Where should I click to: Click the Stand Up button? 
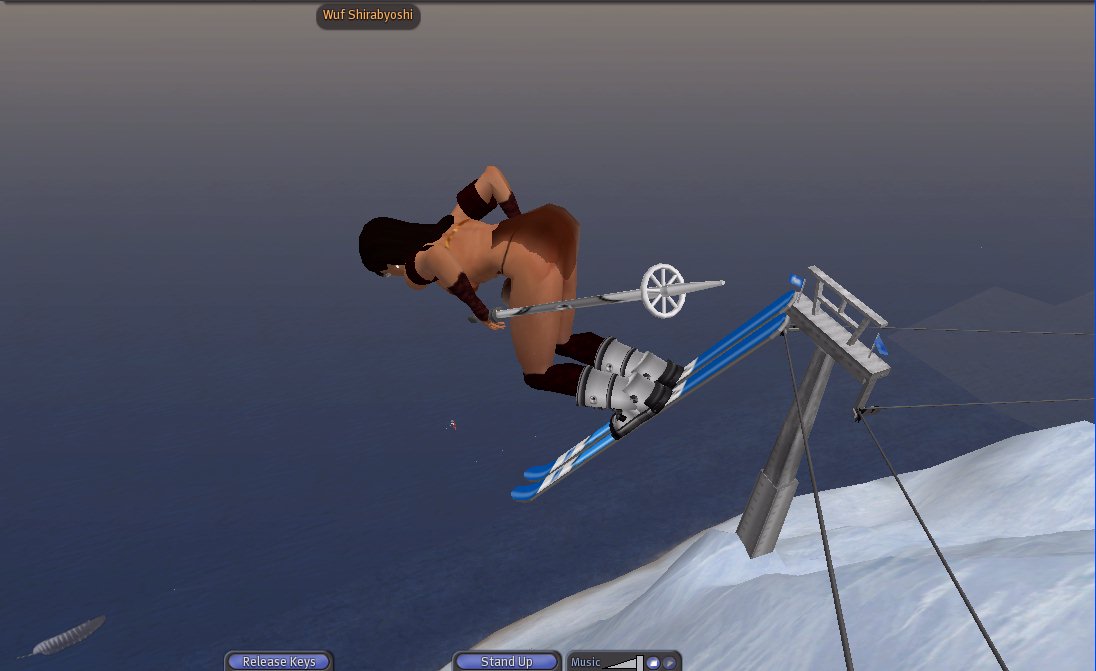506,662
